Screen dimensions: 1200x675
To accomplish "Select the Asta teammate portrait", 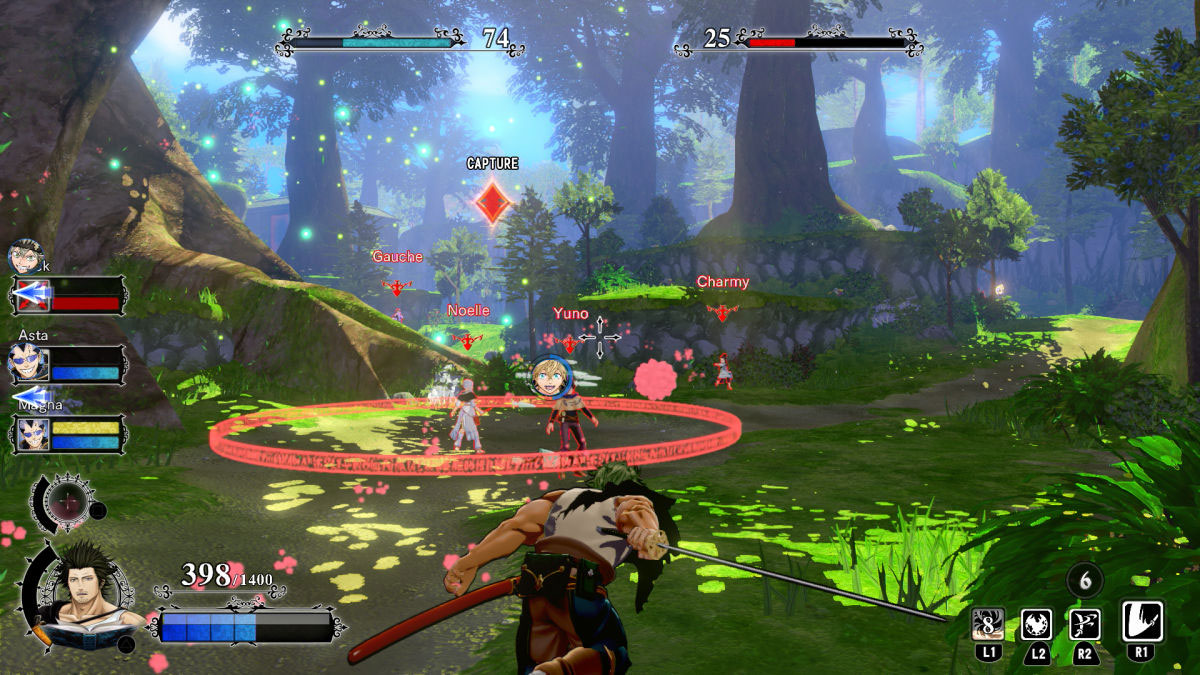I will tap(28, 363).
